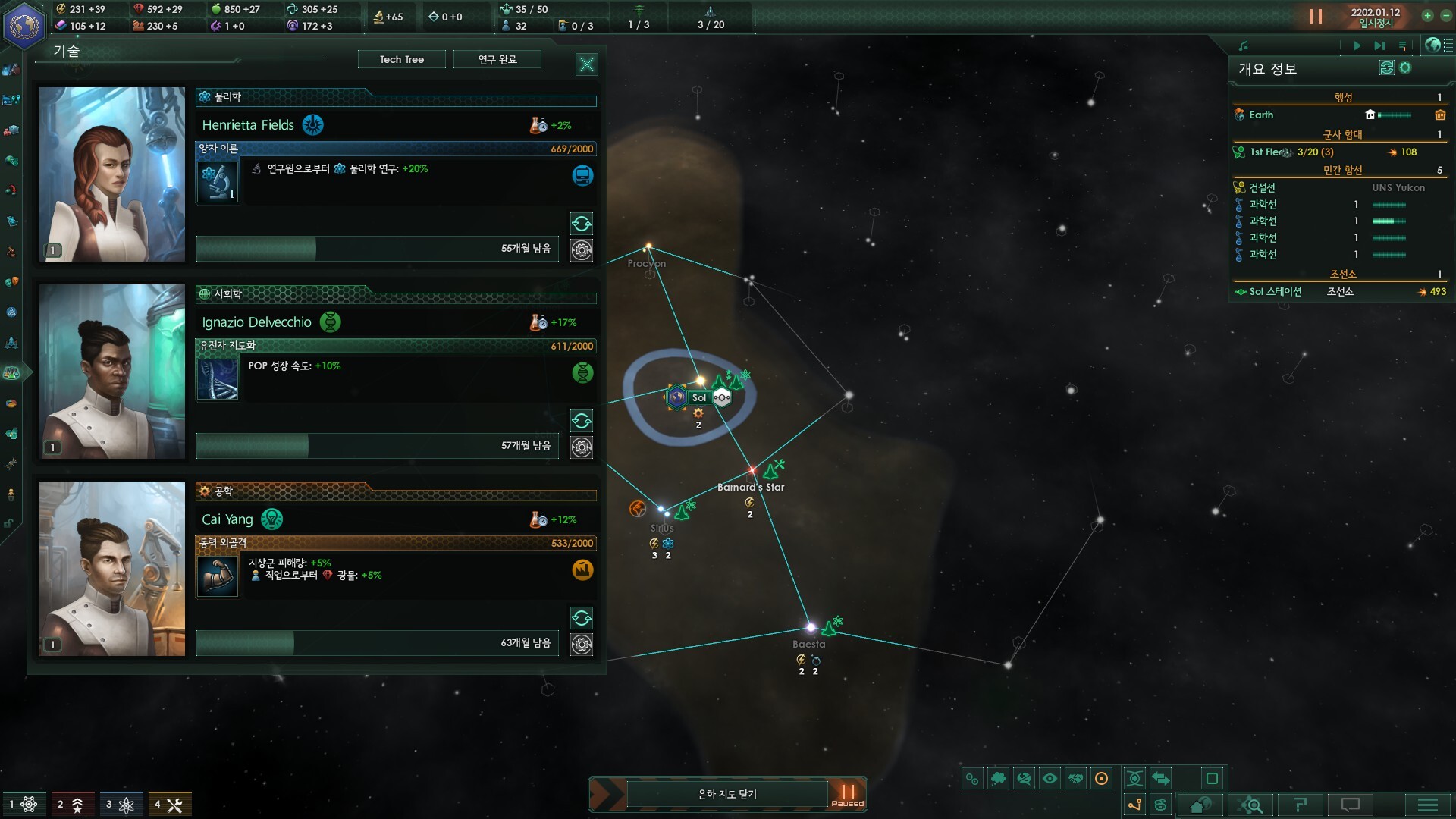Close the 기술 research panel
1456x819 pixels.
(x=587, y=64)
